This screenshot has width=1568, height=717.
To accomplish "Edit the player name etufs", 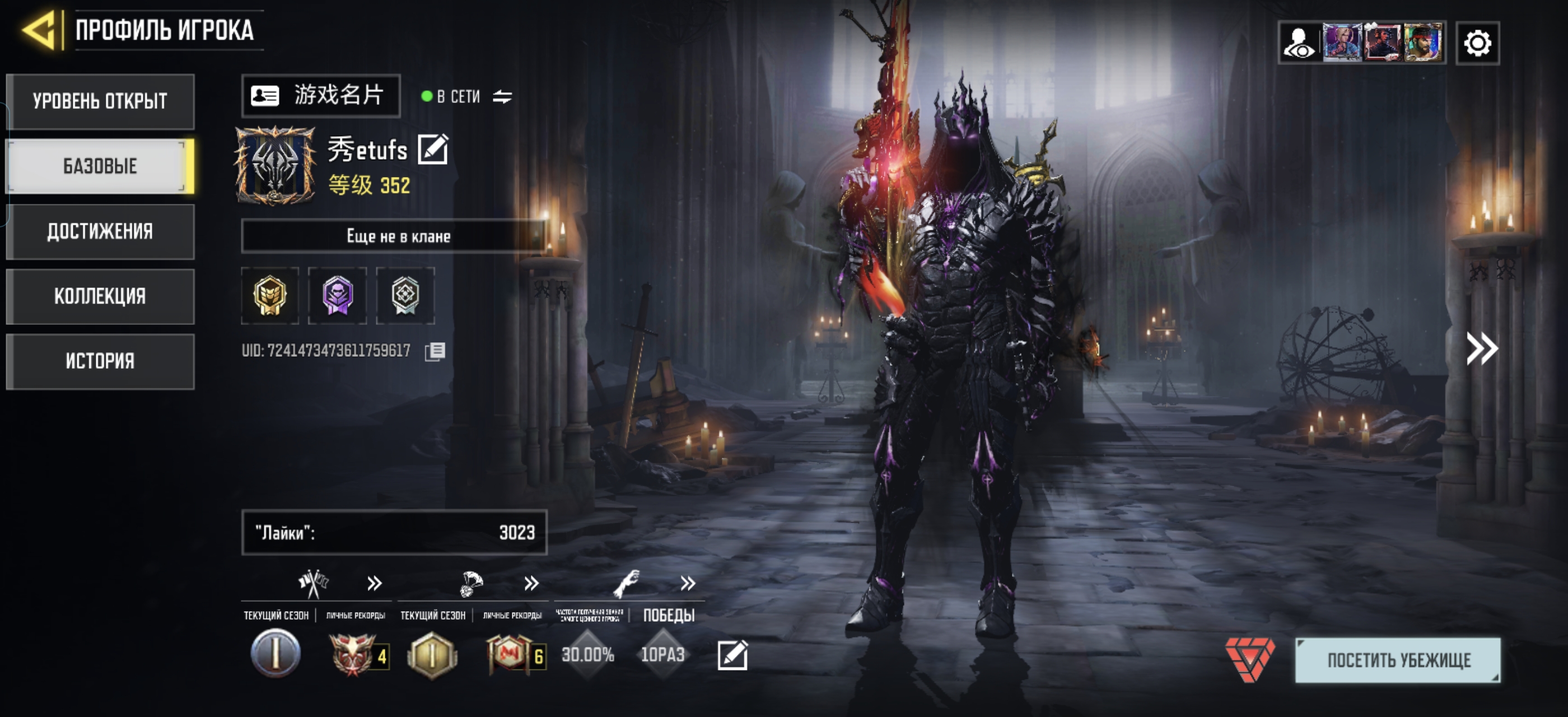I will click(x=433, y=149).
